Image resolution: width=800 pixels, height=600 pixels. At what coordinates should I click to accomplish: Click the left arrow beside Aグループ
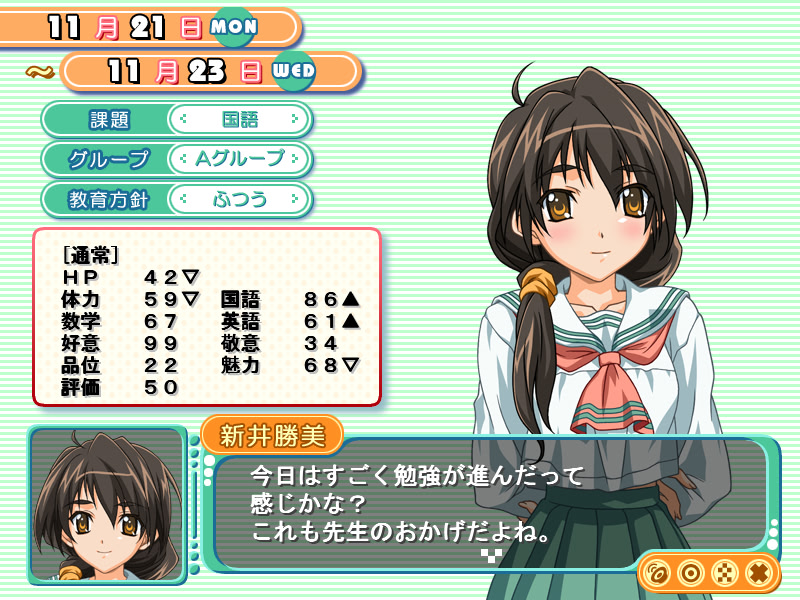click(183, 159)
